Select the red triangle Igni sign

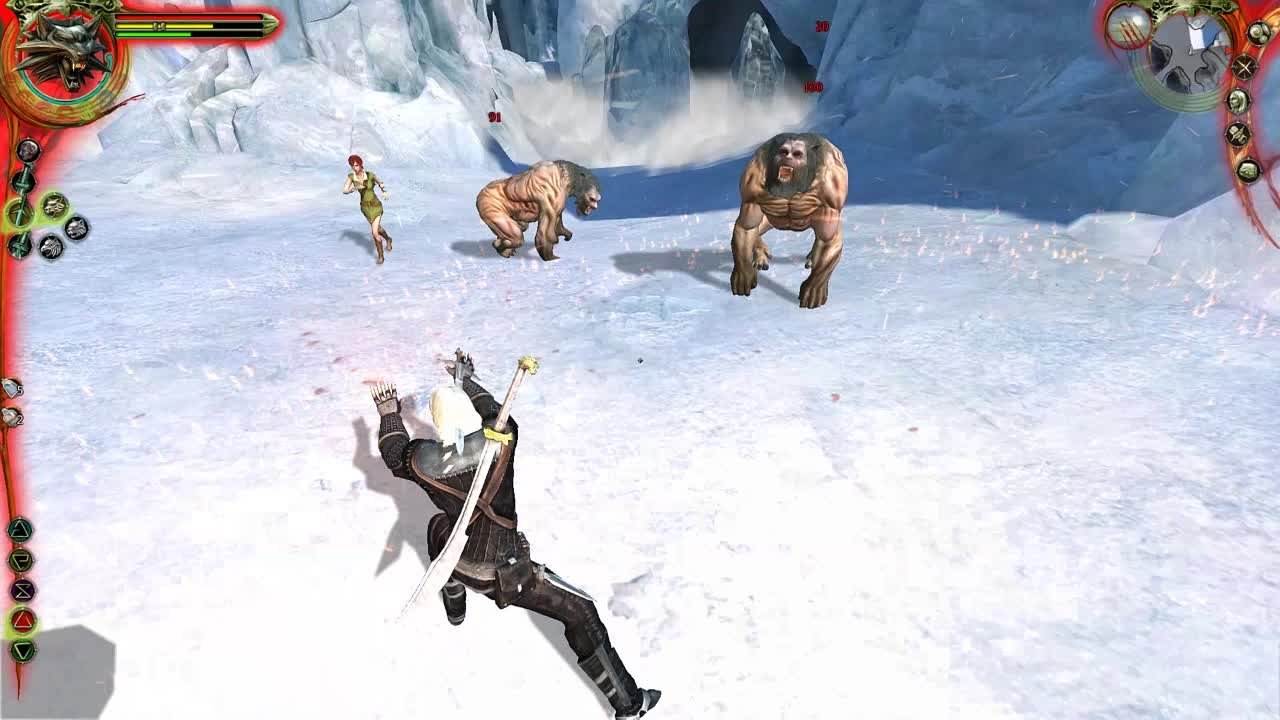click(22, 621)
